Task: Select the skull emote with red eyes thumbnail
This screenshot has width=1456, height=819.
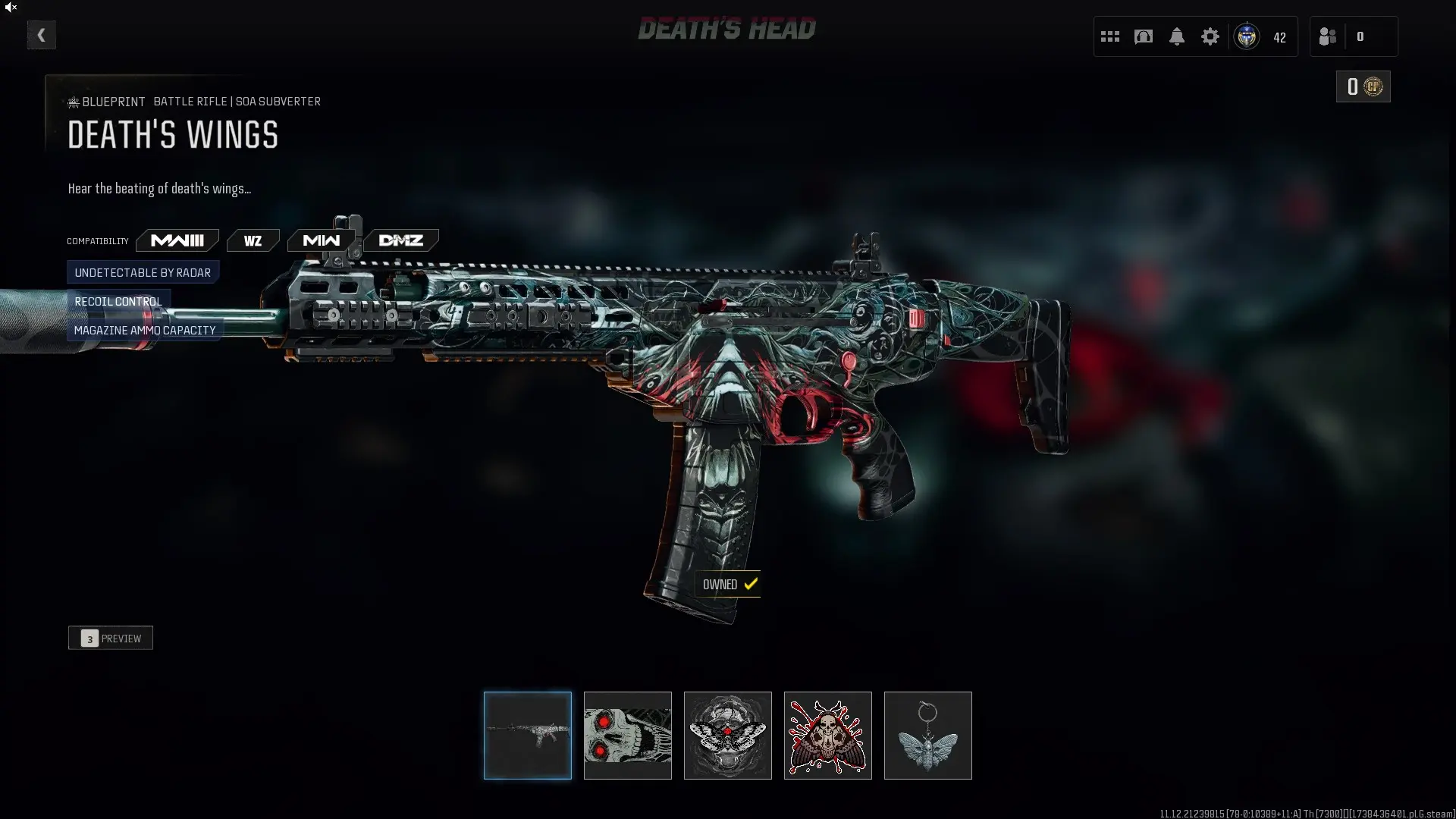Action: click(x=627, y=735)
